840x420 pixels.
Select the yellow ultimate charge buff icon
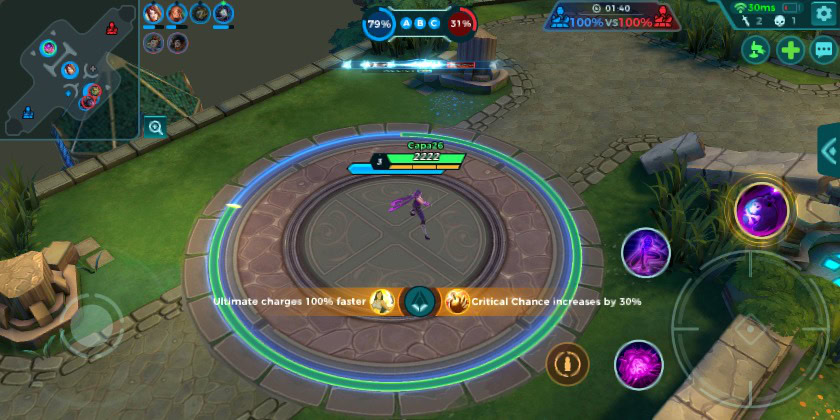point(381,300)
